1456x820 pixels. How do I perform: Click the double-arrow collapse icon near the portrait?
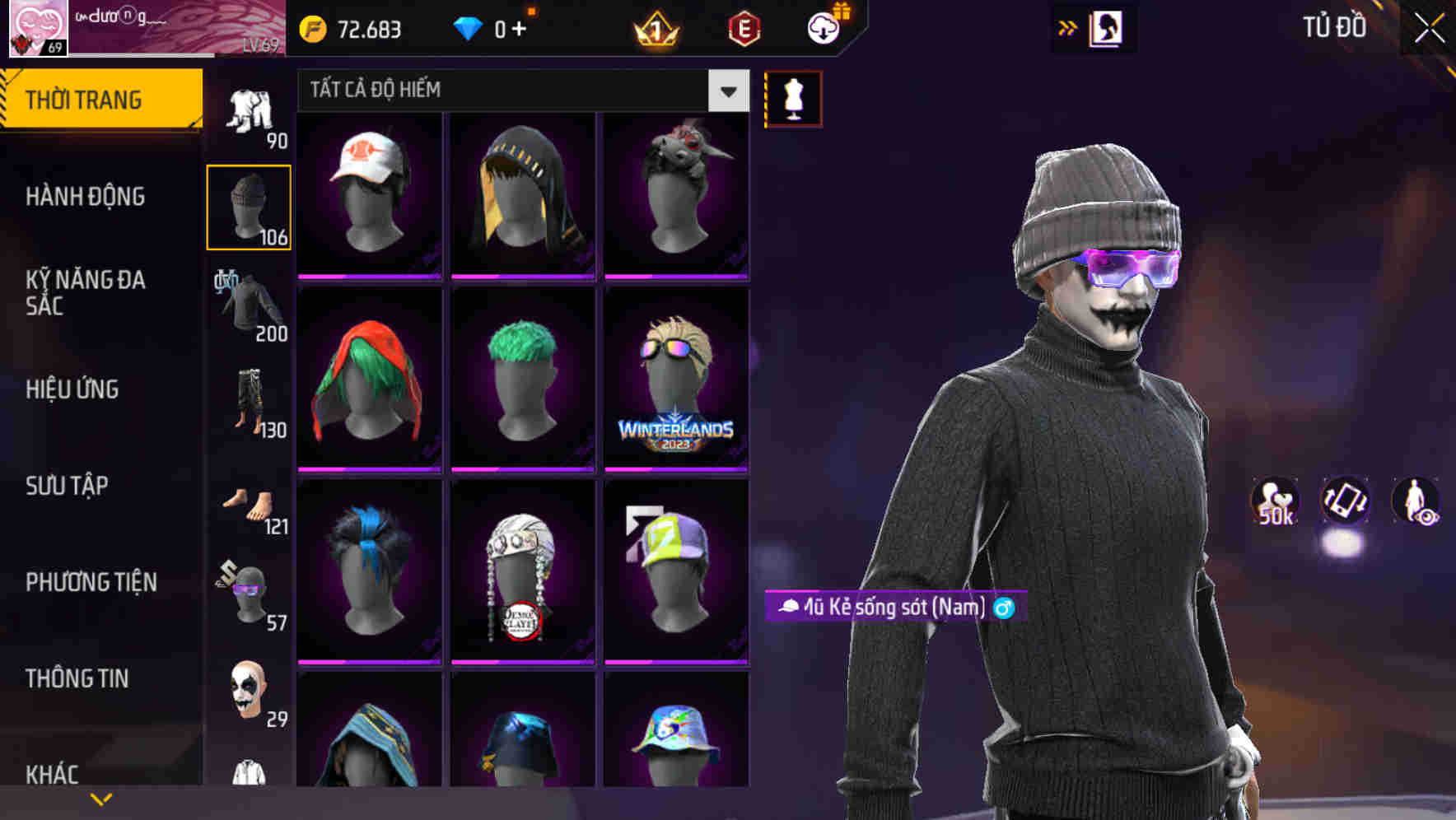coord(1066,26)
